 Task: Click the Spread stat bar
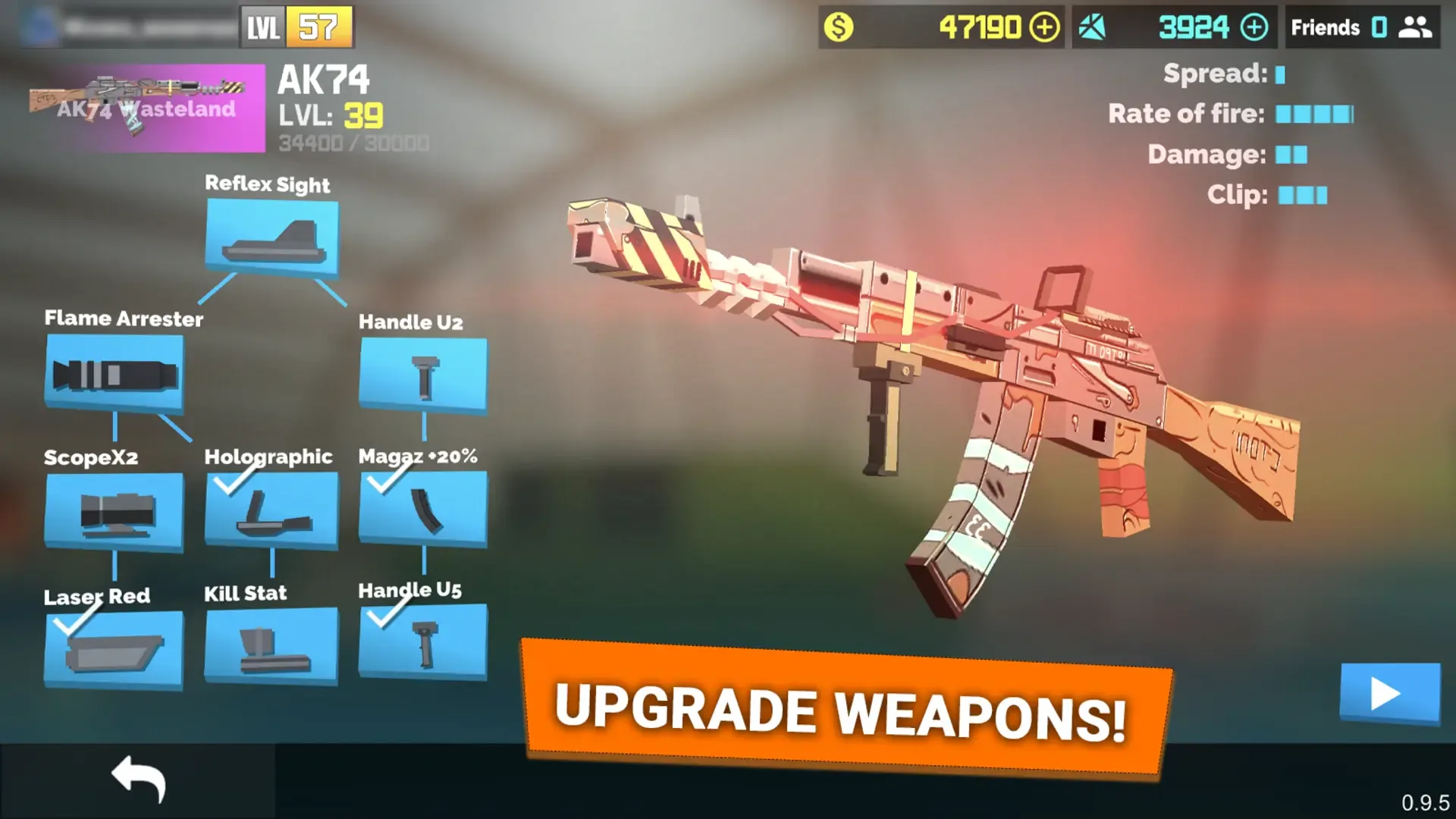pos(1282,75)
